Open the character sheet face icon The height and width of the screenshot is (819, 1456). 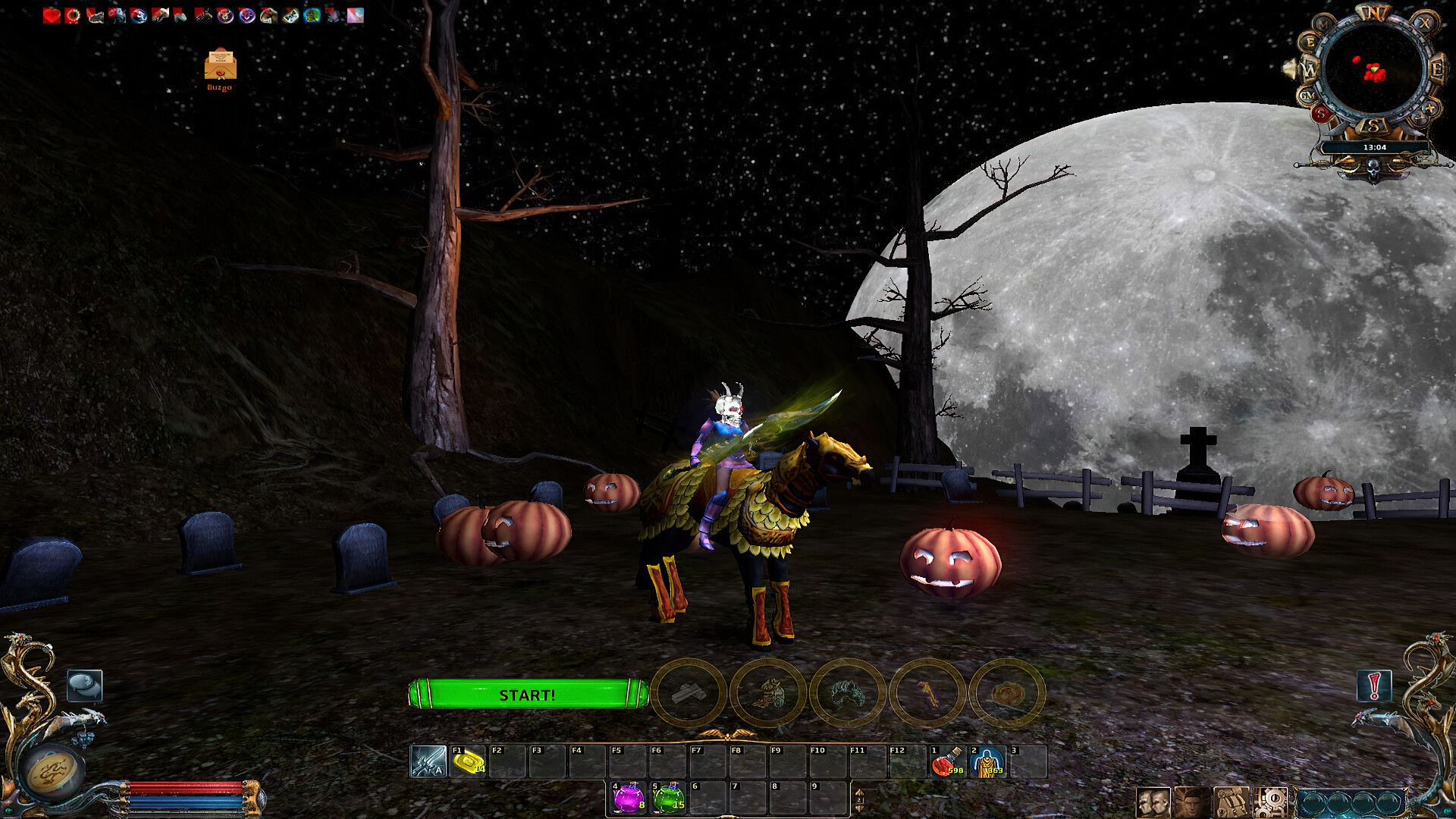[x=1192, y=803]
